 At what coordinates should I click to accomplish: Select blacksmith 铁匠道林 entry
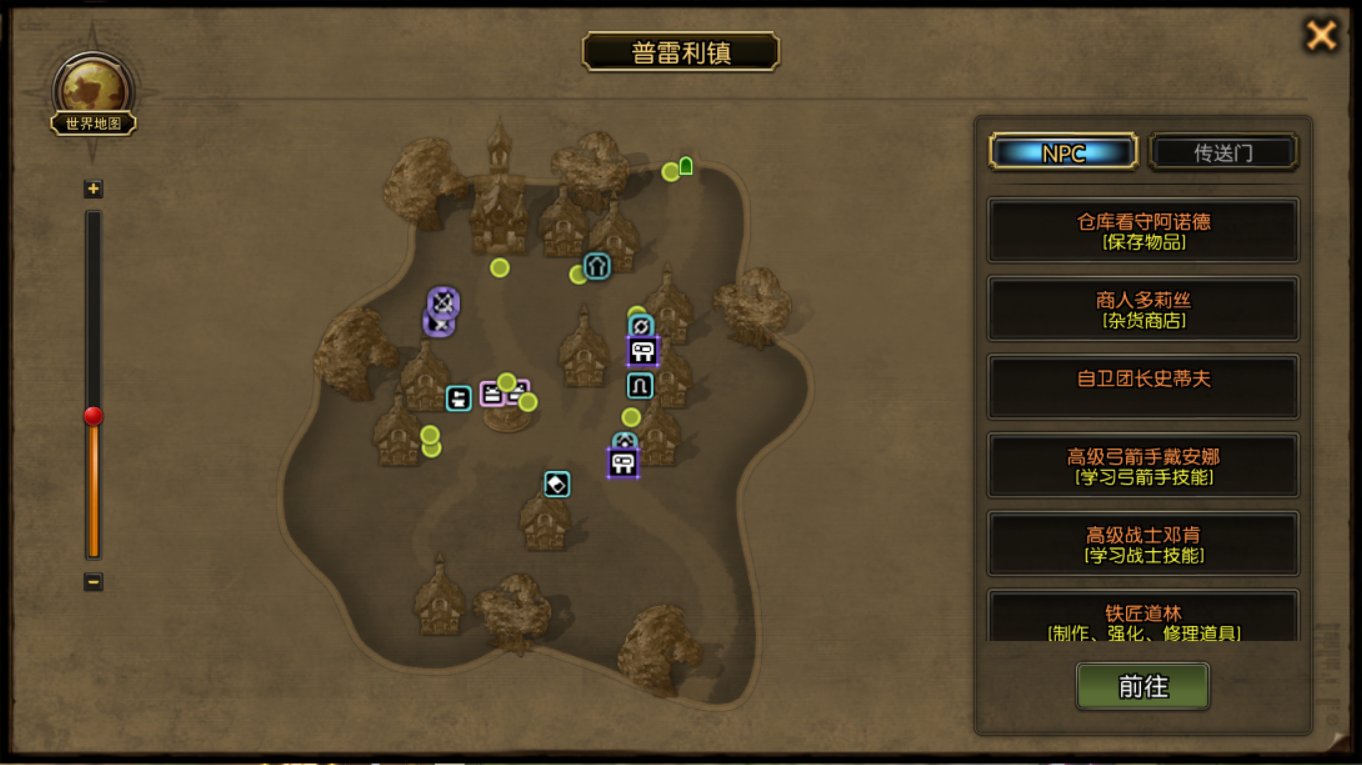[1143, 618]
